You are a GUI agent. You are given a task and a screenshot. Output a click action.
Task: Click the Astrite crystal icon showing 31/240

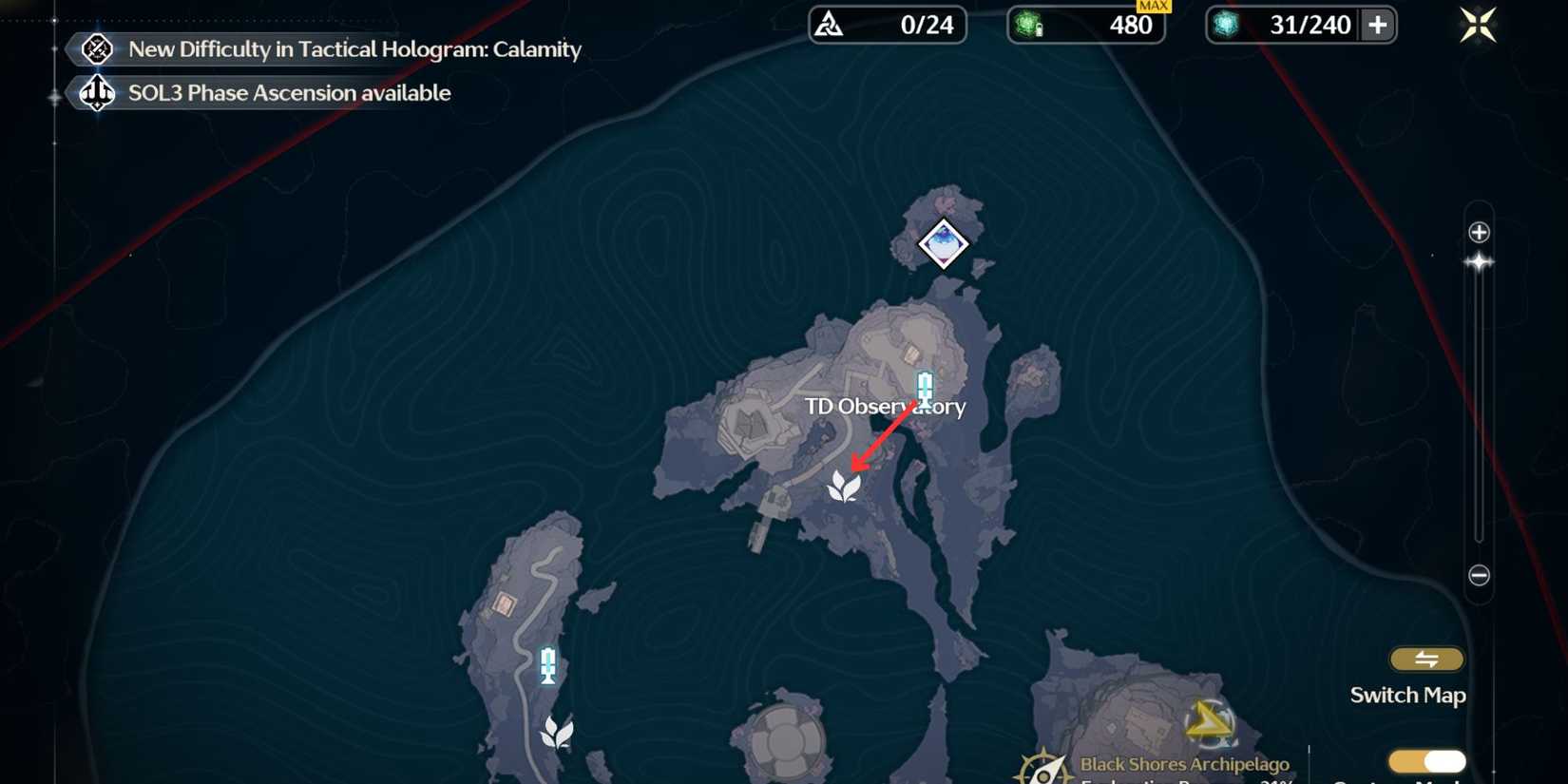[1226, 26]
